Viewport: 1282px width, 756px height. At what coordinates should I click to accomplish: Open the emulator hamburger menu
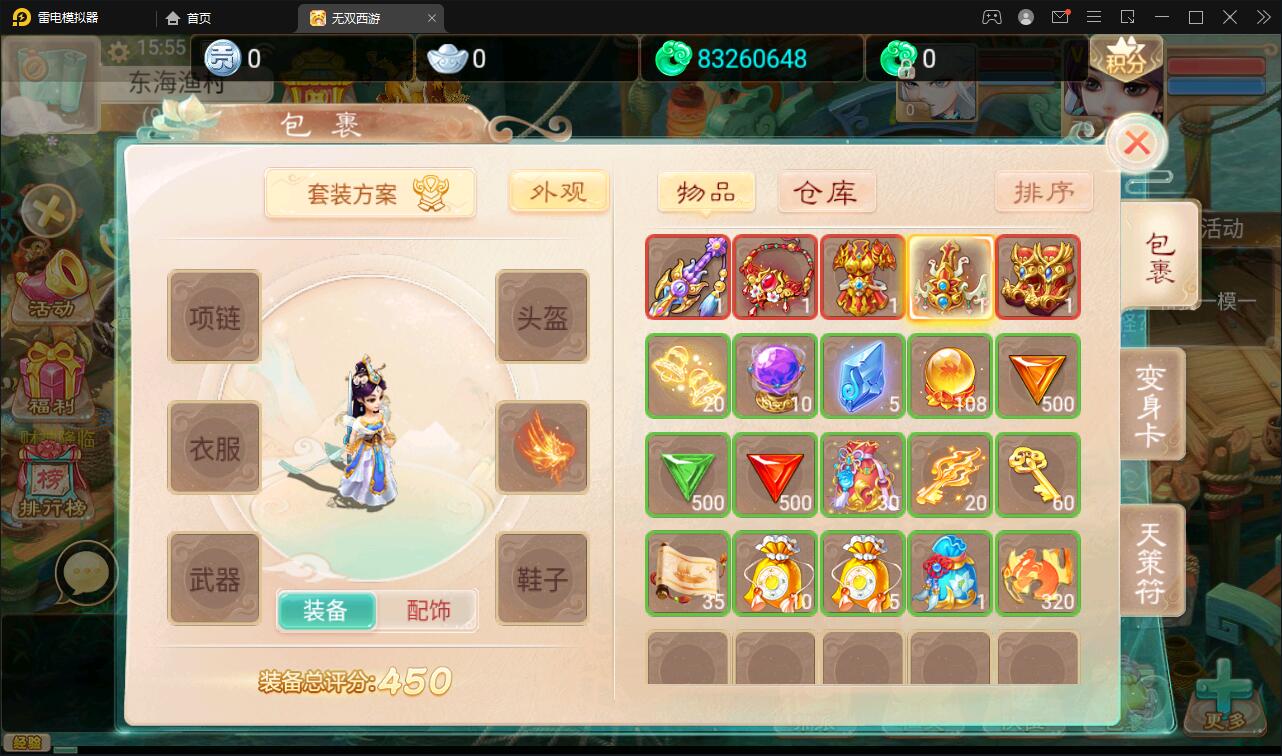tap(1094, 17)
